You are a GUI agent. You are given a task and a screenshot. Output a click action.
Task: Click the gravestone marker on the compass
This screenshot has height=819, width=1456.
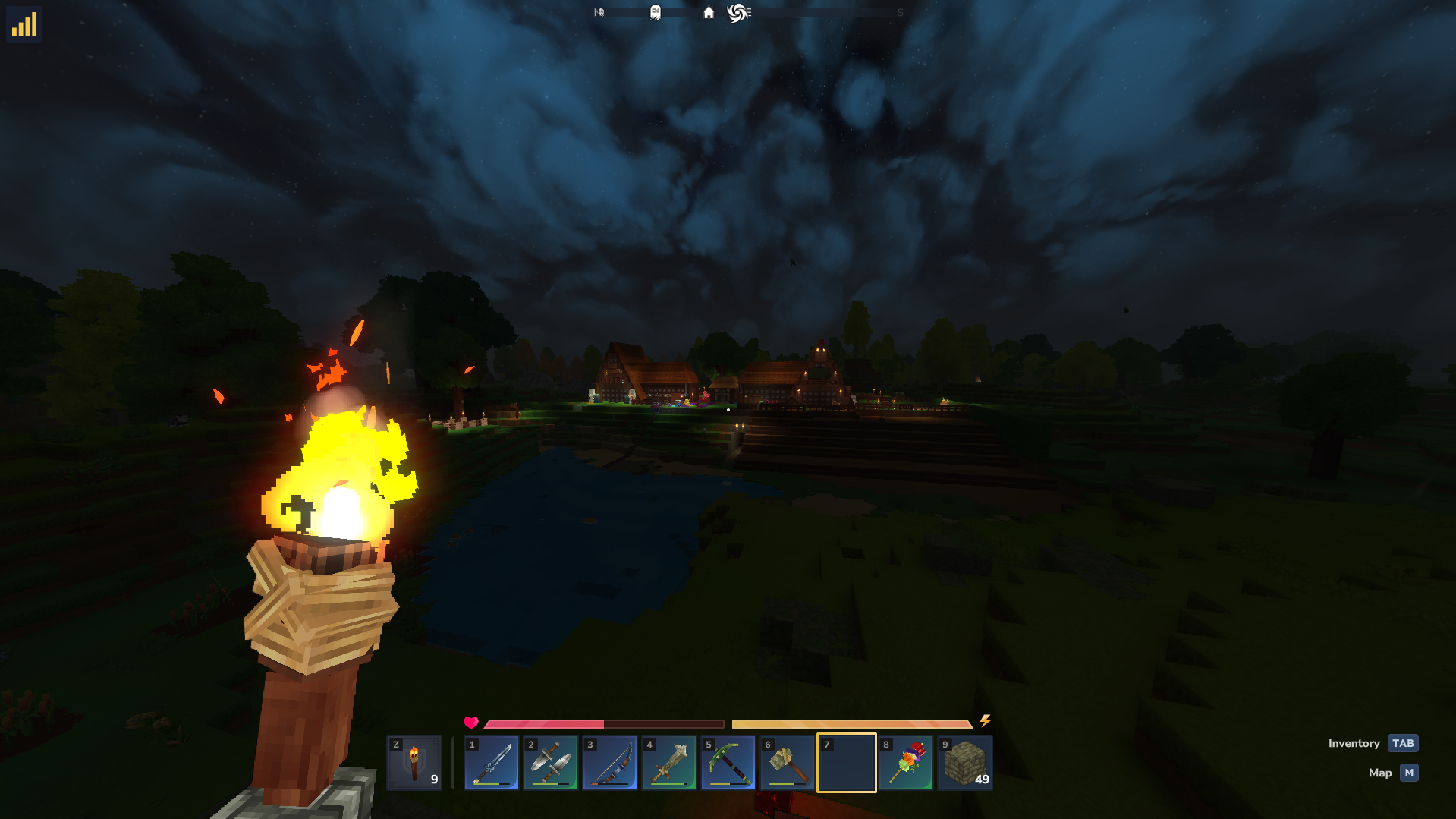tap(656, 13)
